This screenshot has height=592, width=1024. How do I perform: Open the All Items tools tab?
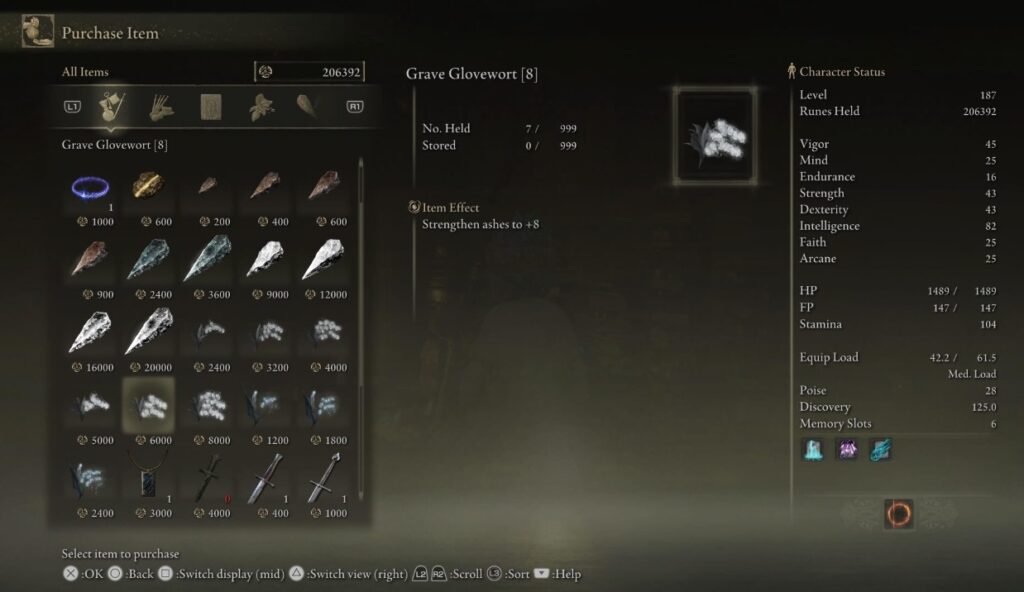pos(109,106)
